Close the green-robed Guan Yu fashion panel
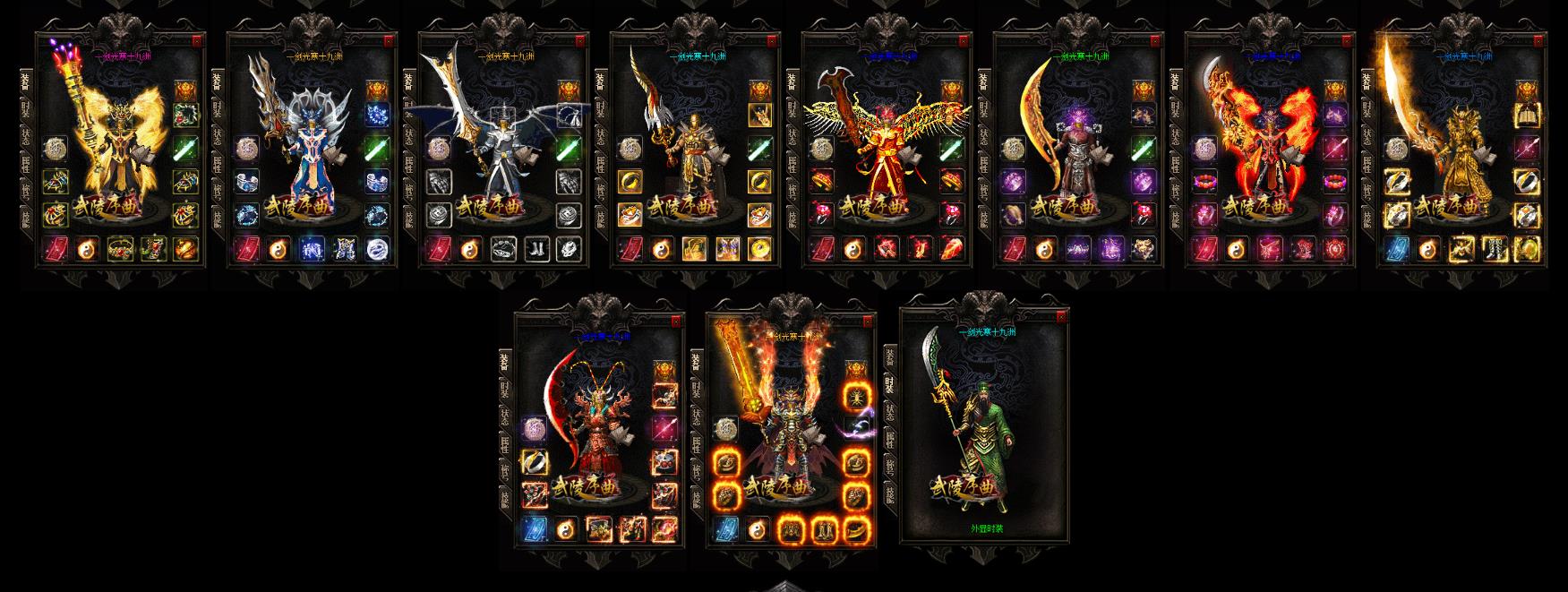The image size is (1568, 592). (1062, 317)
